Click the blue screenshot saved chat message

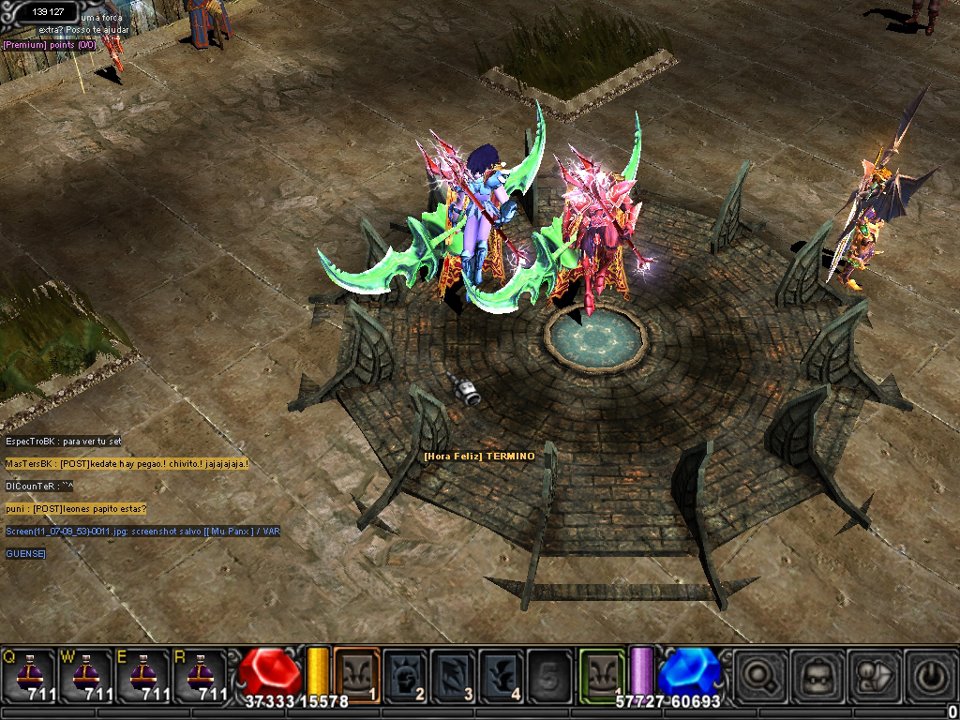point(140,531)
